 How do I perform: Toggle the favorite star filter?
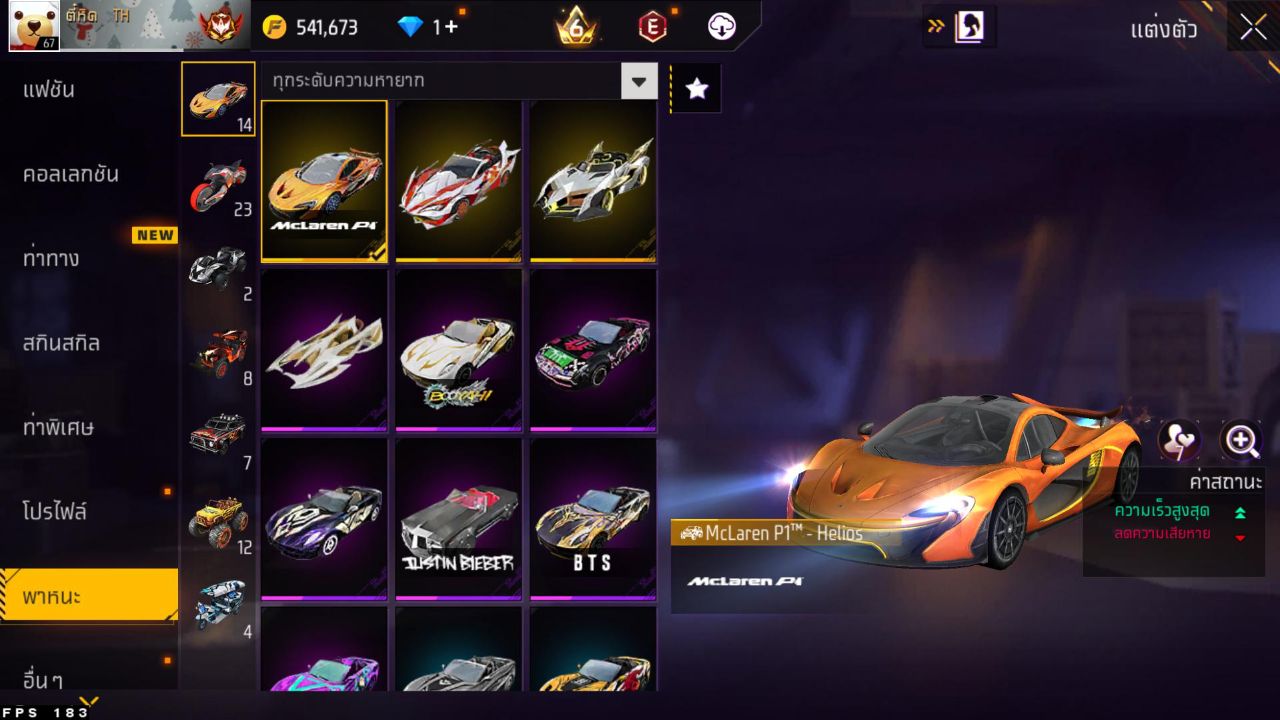click(x=696, y=88)
